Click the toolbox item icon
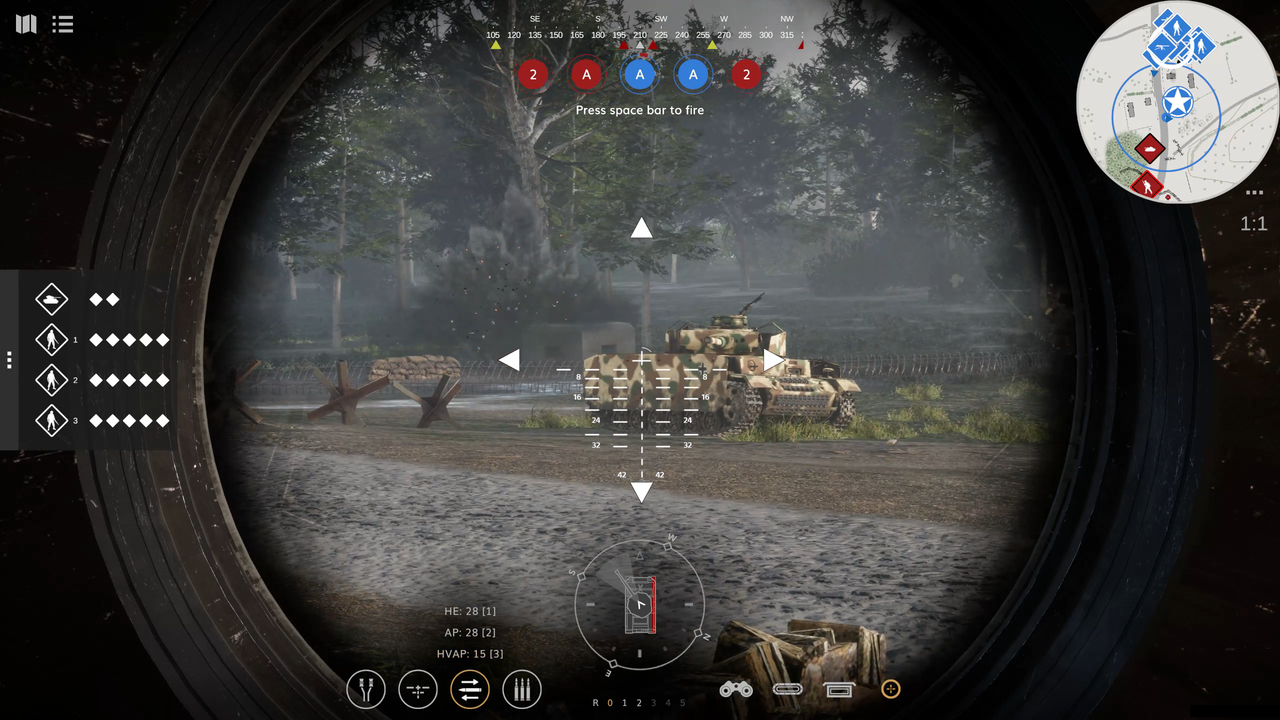 839,689
